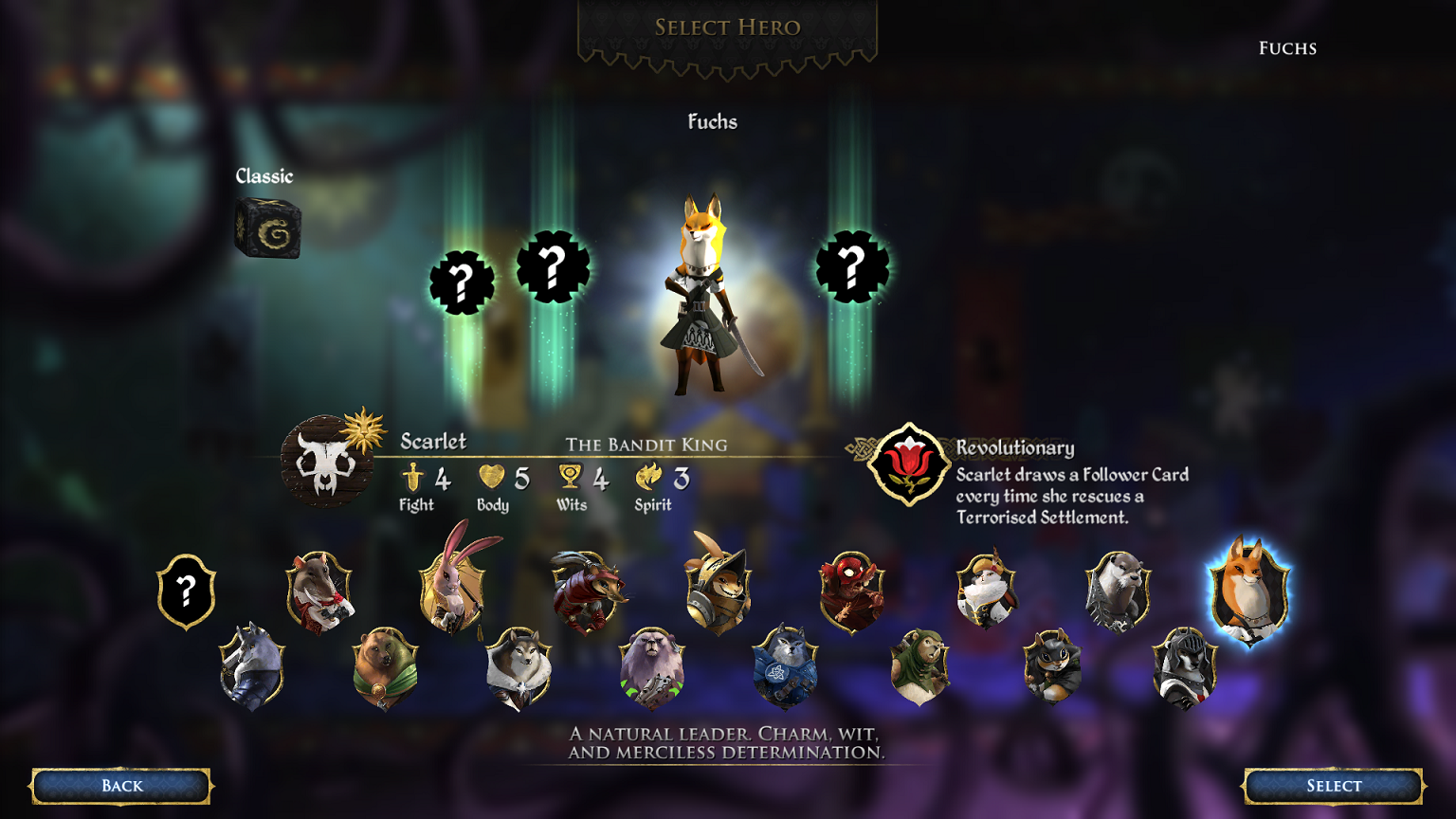Confirm hero with the Select button
Screen dimensions: 1456x819
pyautogui.click(x=1333, y=786)
